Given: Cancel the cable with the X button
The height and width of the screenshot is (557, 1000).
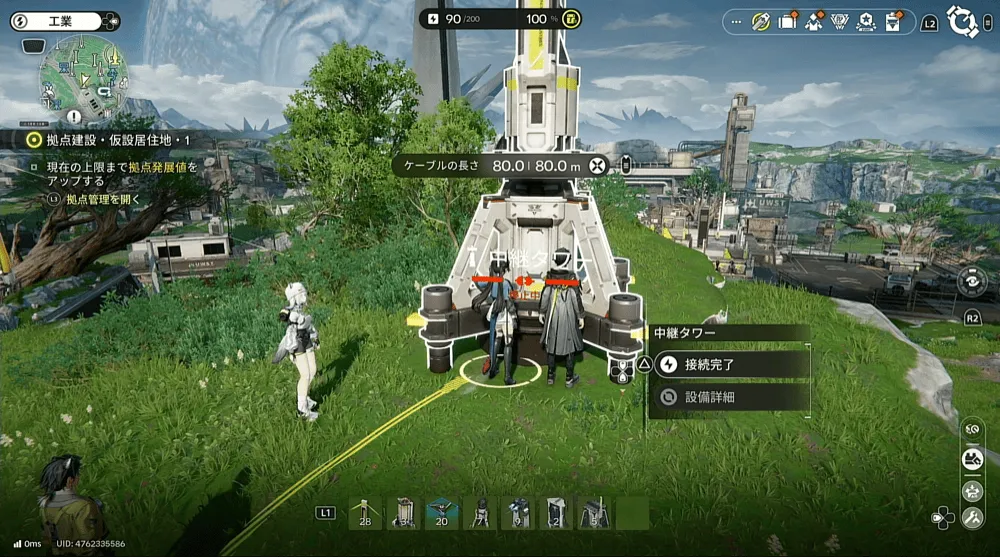Looking at the screenshot, I should coord(598,165).
